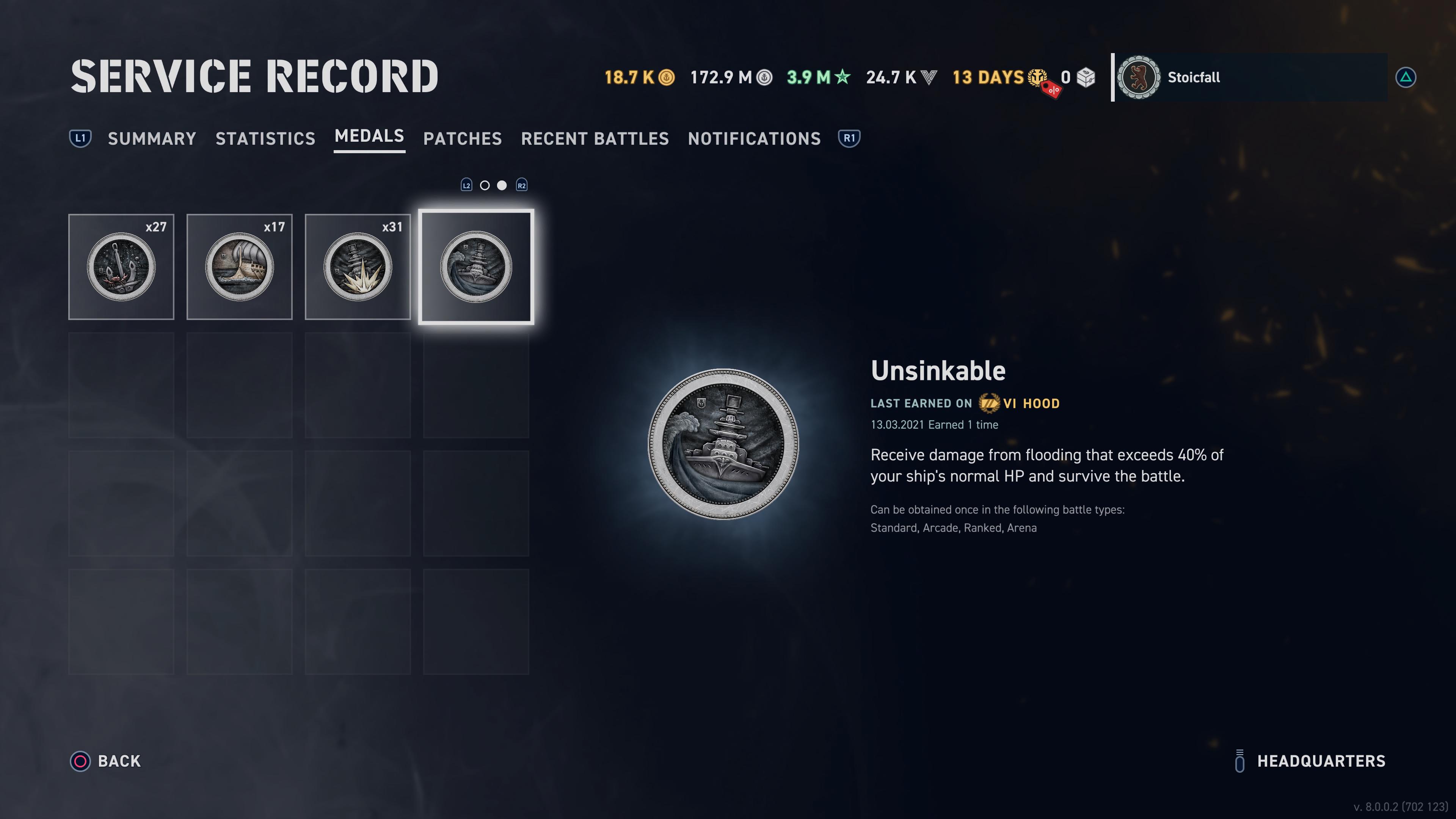Go back with the Back button
Screen dimensions: 1456x819
click(x=106, y=761)
